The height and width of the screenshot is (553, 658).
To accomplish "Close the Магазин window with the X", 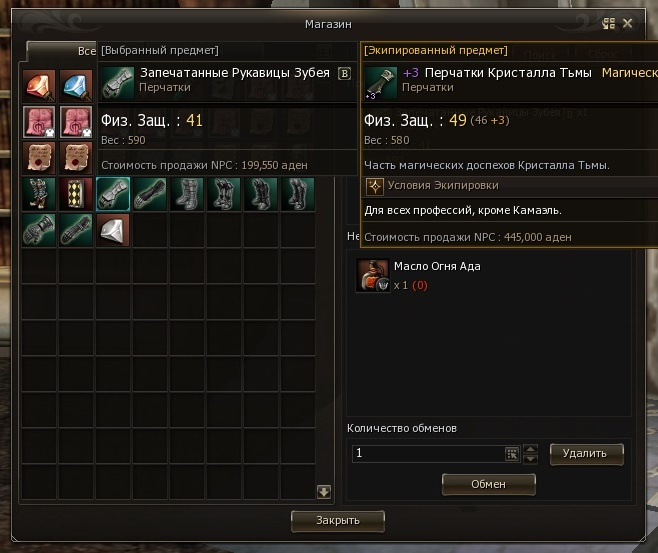I will click(628, 23).
